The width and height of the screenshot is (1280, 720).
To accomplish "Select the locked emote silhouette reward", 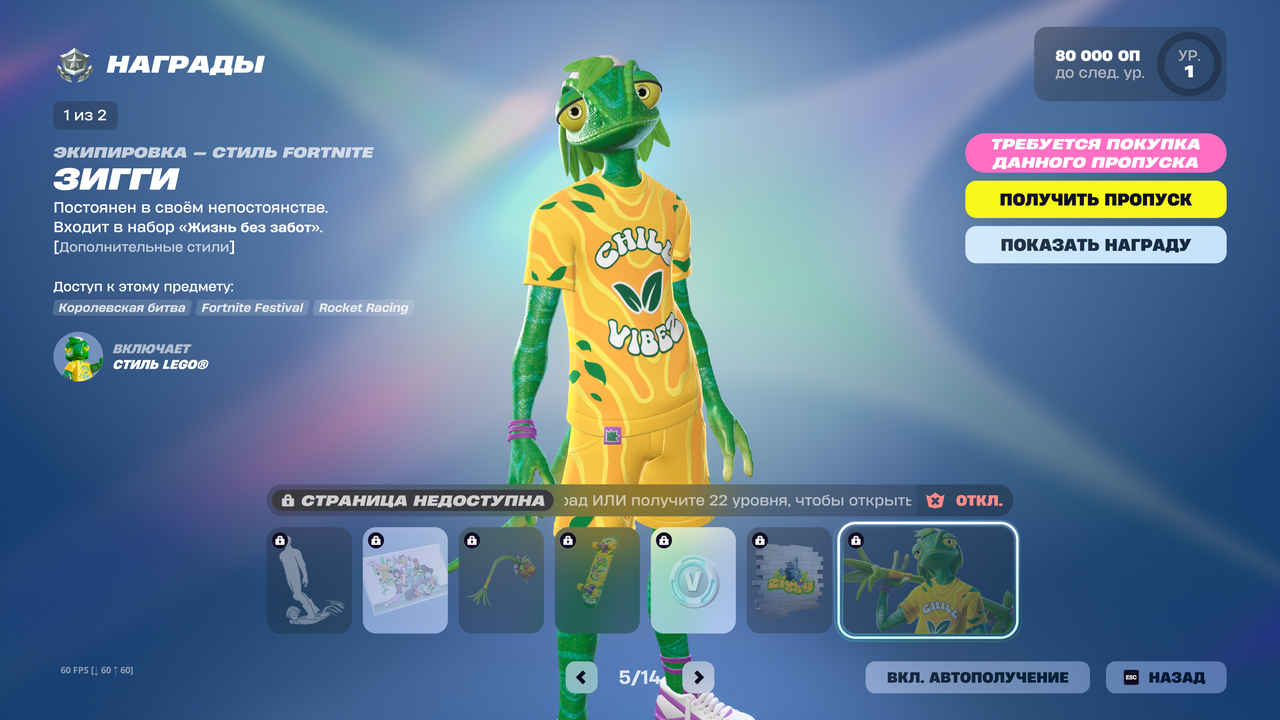I will tap(309, 581).
